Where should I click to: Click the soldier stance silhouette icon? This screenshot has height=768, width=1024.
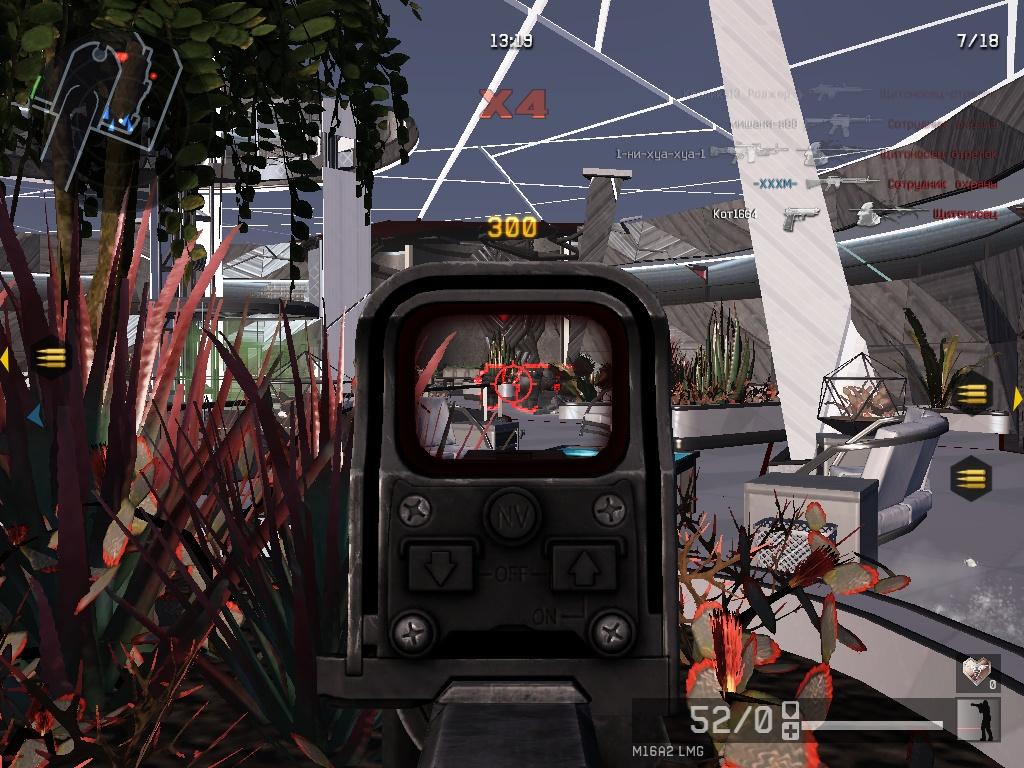coord(979,720)
